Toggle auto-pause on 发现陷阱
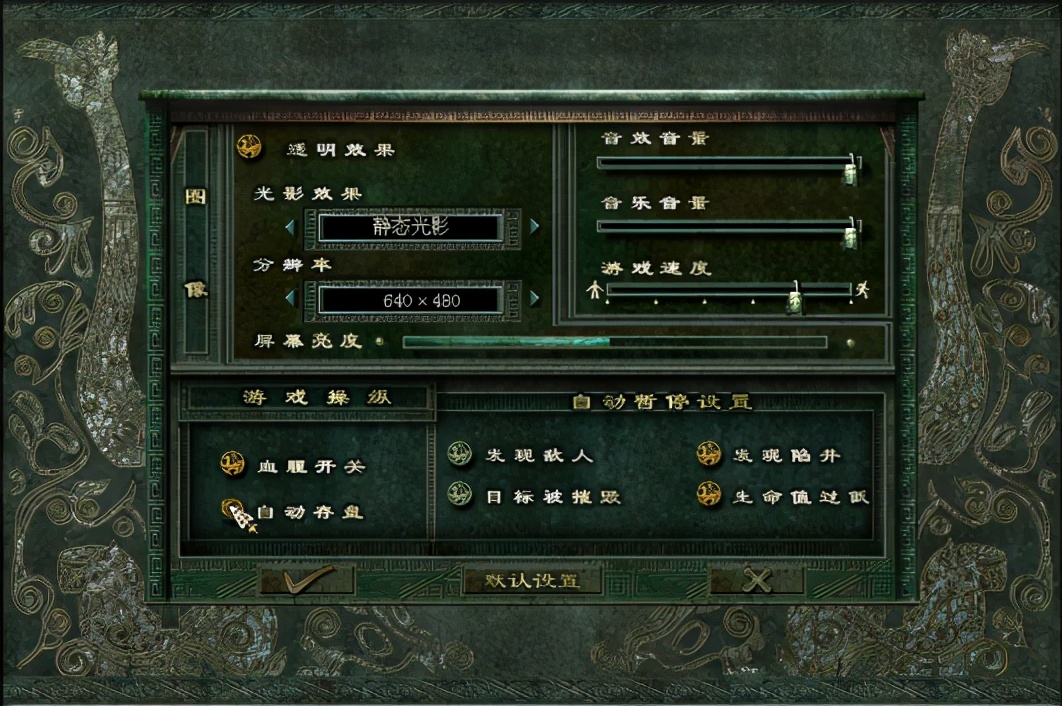Image resolution: width=1062 pixels, height=706 pixels. [x=709, y=455]
